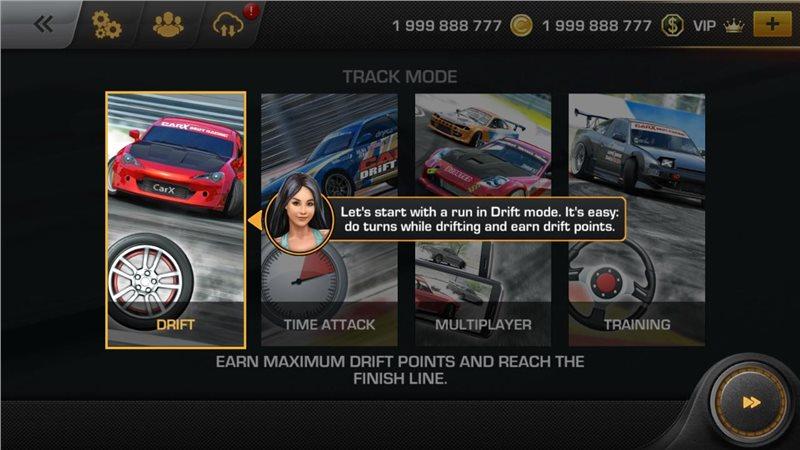The image size is (800, 450).
Task: Select the Drift track mode
Action: [175, 220]
